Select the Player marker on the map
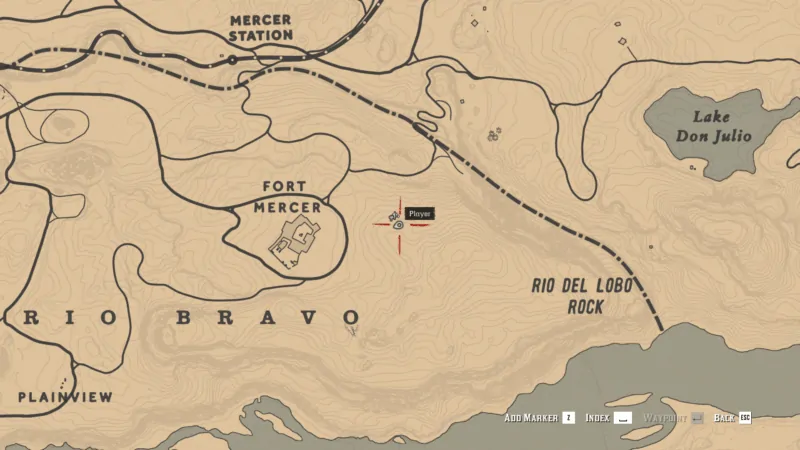The image size is (800, 450). coord(398,225)
